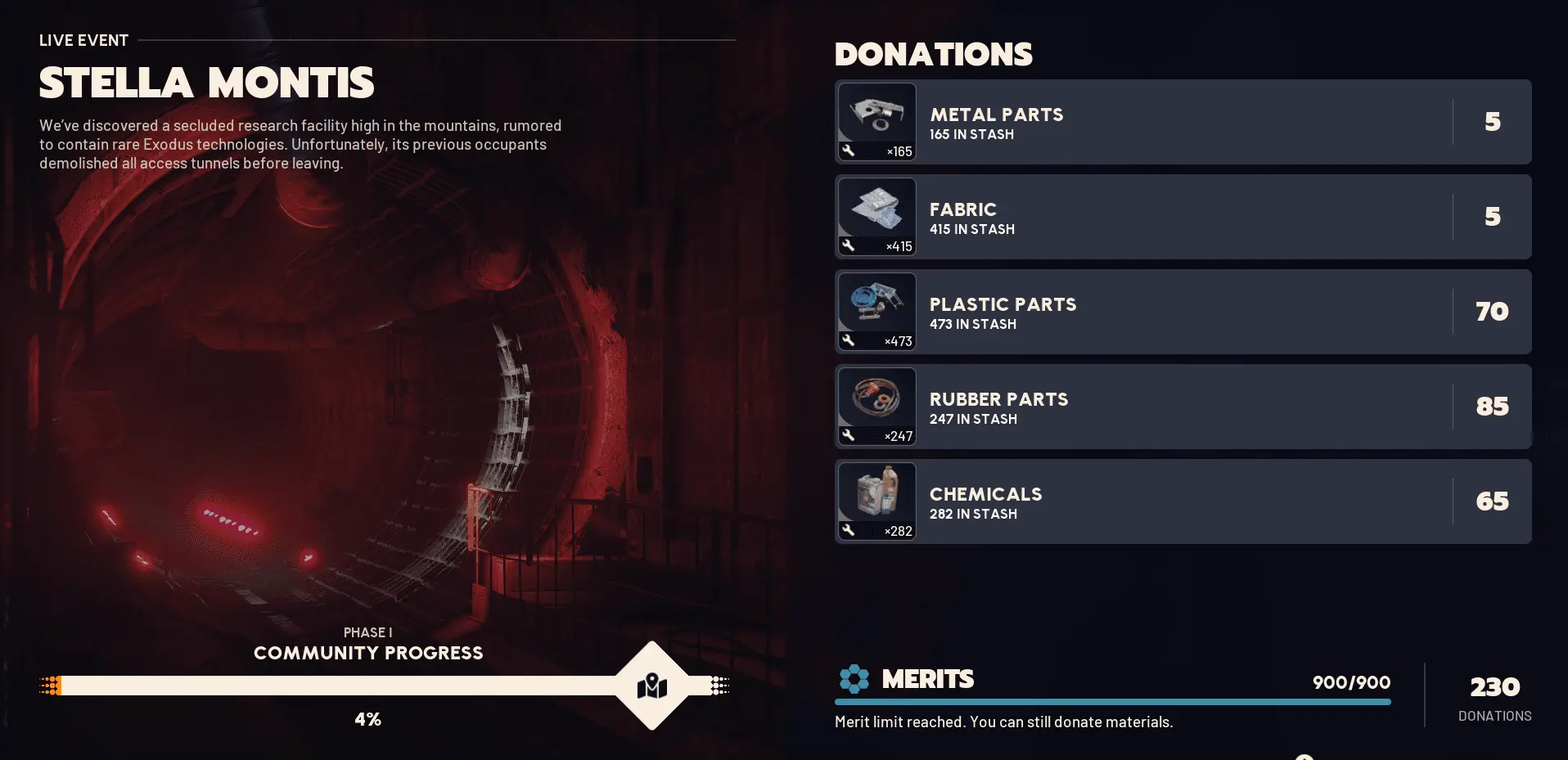Click the Rubber Parts wrench icon

click(x=849, y=434)
